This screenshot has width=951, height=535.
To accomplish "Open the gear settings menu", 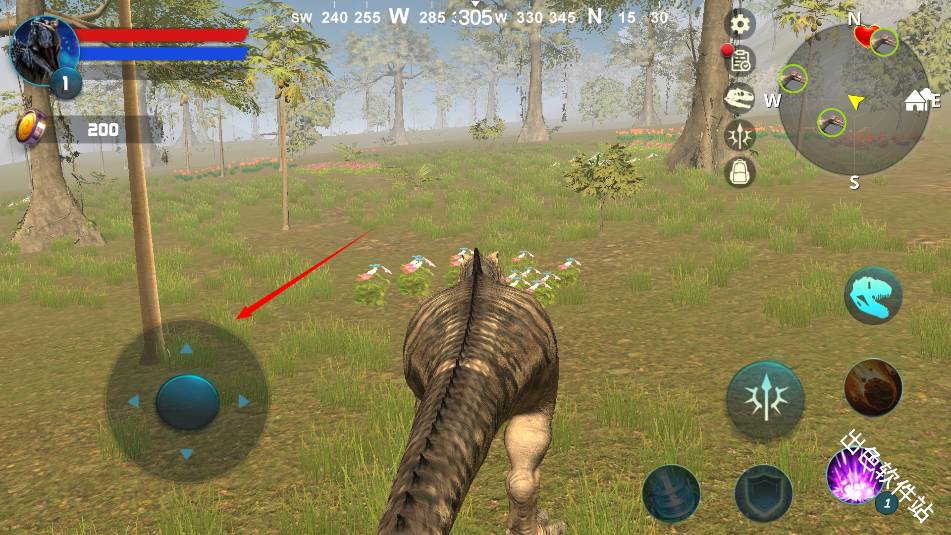I will [x=740, y=23].
